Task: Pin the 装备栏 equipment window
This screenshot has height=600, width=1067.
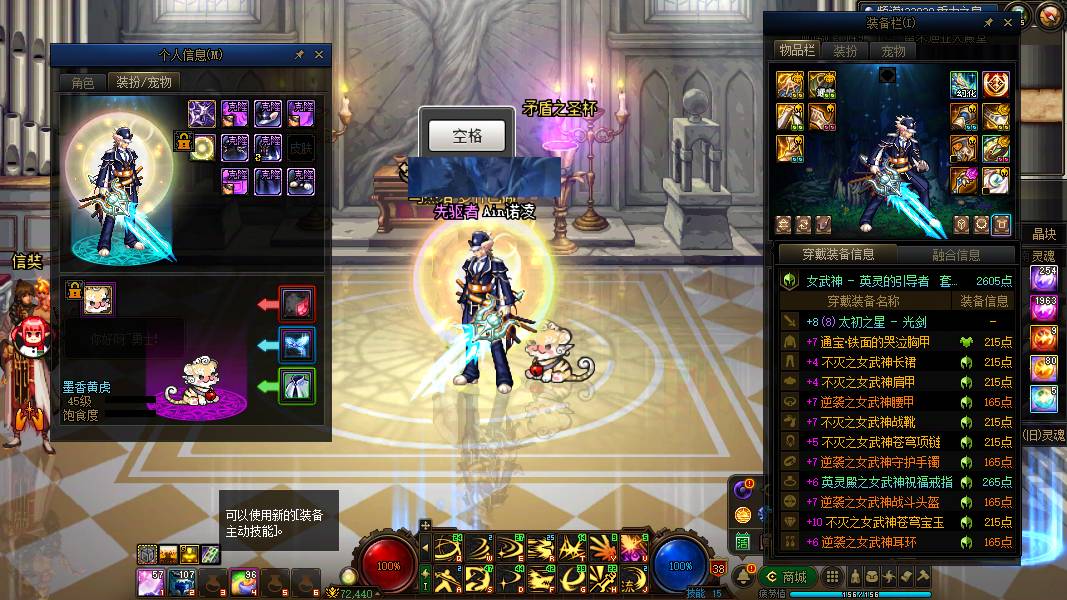Action: (x=989, y=23)
